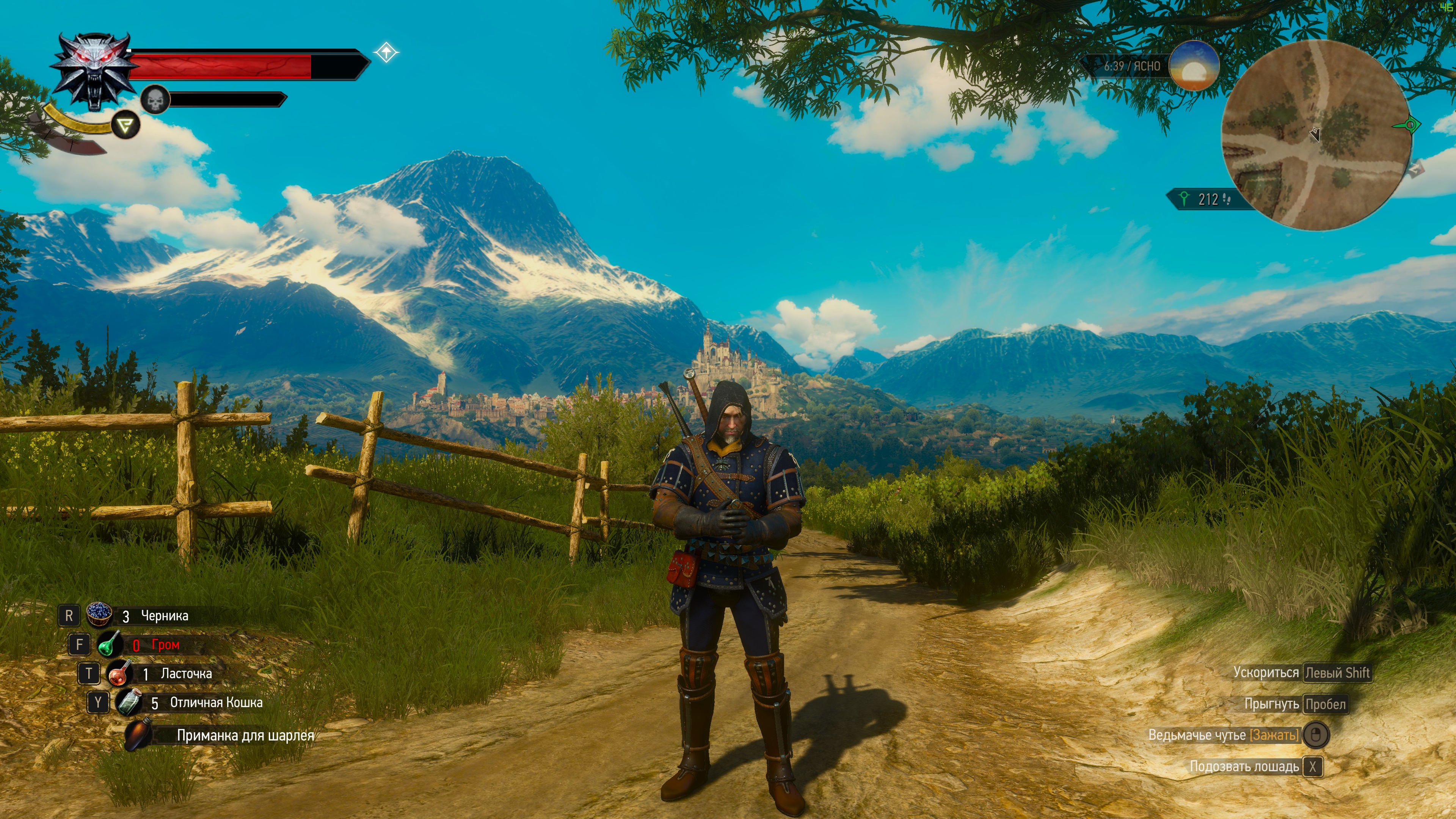1456x819 pixels.
Task: Click the diamond buff icon beside health bar
Action: 386,53
